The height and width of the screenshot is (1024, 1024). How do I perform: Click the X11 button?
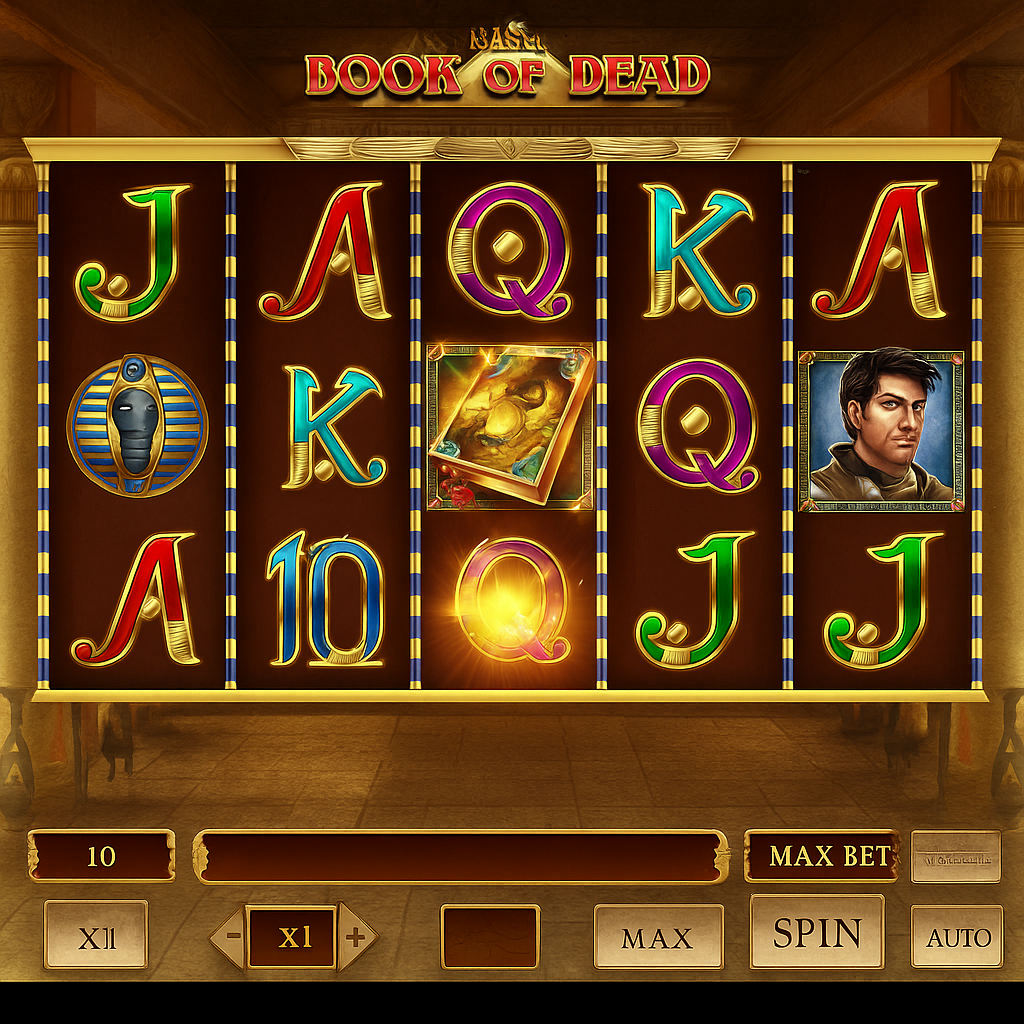96,937
